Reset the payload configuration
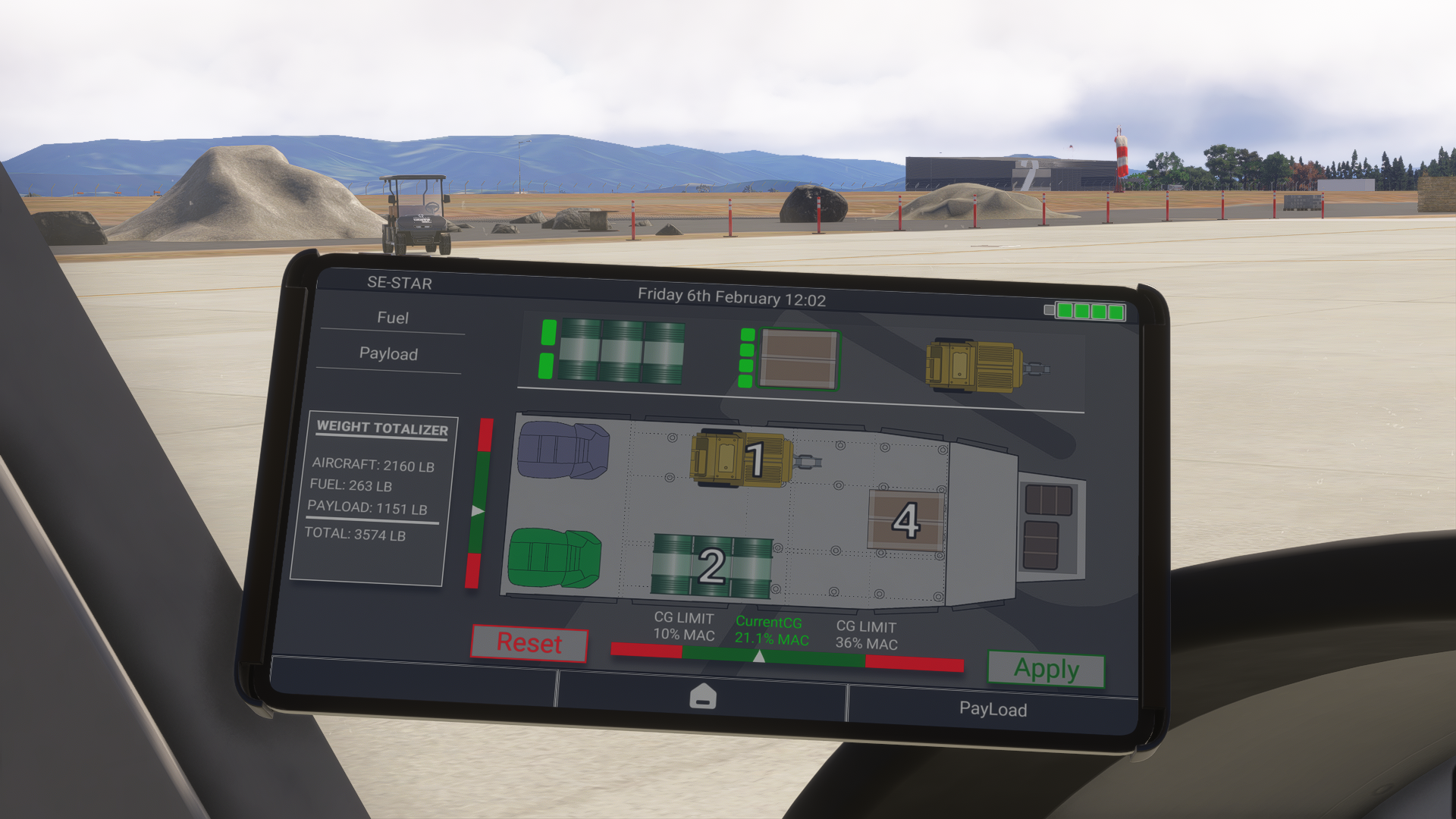This screenshot has width=1456, height=819. tap(529, 643)
